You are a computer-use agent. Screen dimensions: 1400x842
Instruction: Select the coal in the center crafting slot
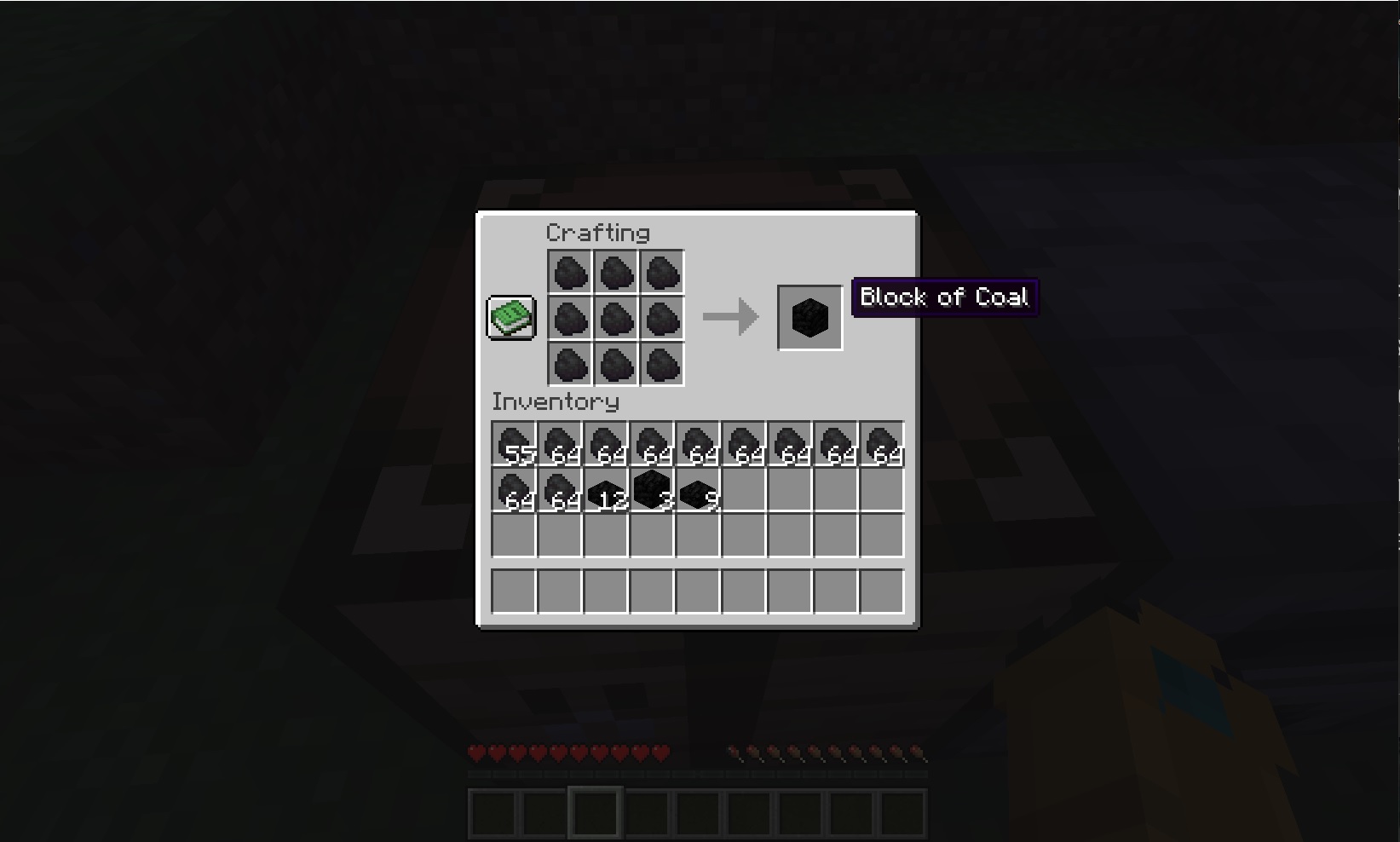pos(615,320)
